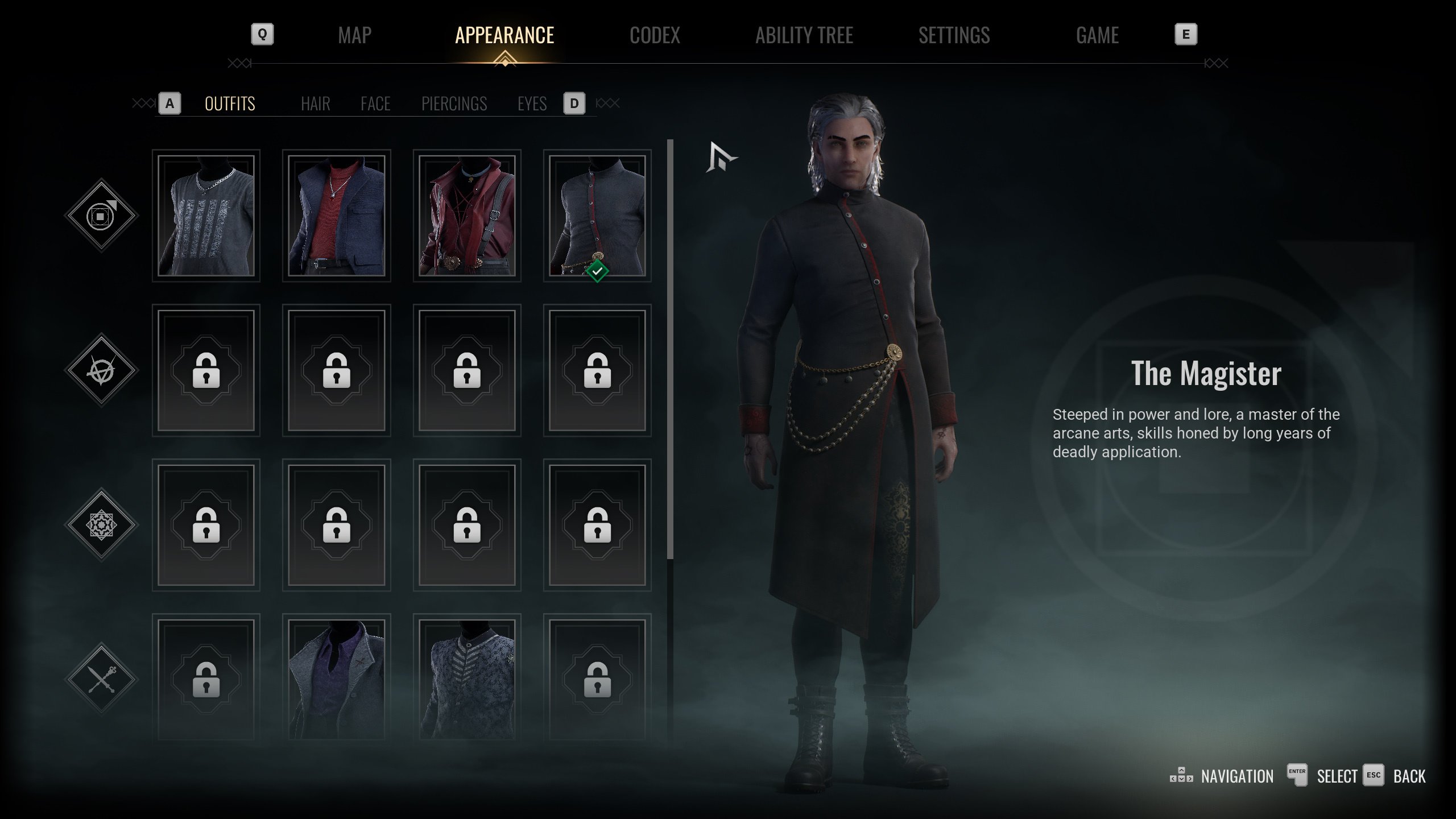This screenshot has height=819, width=1456.
Task: Open the Ability Tree tab
Action: [x=804, y=35]
